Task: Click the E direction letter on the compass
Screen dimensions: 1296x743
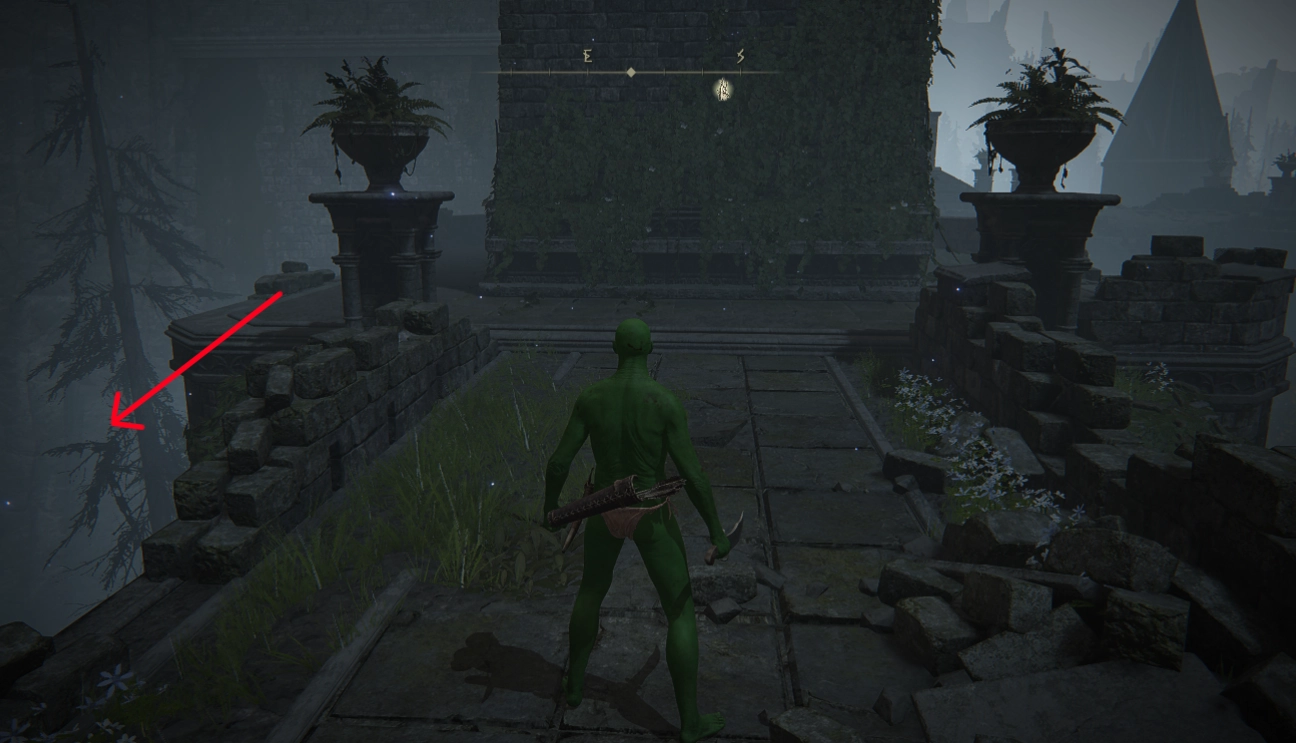Action: tap(587, 57)
